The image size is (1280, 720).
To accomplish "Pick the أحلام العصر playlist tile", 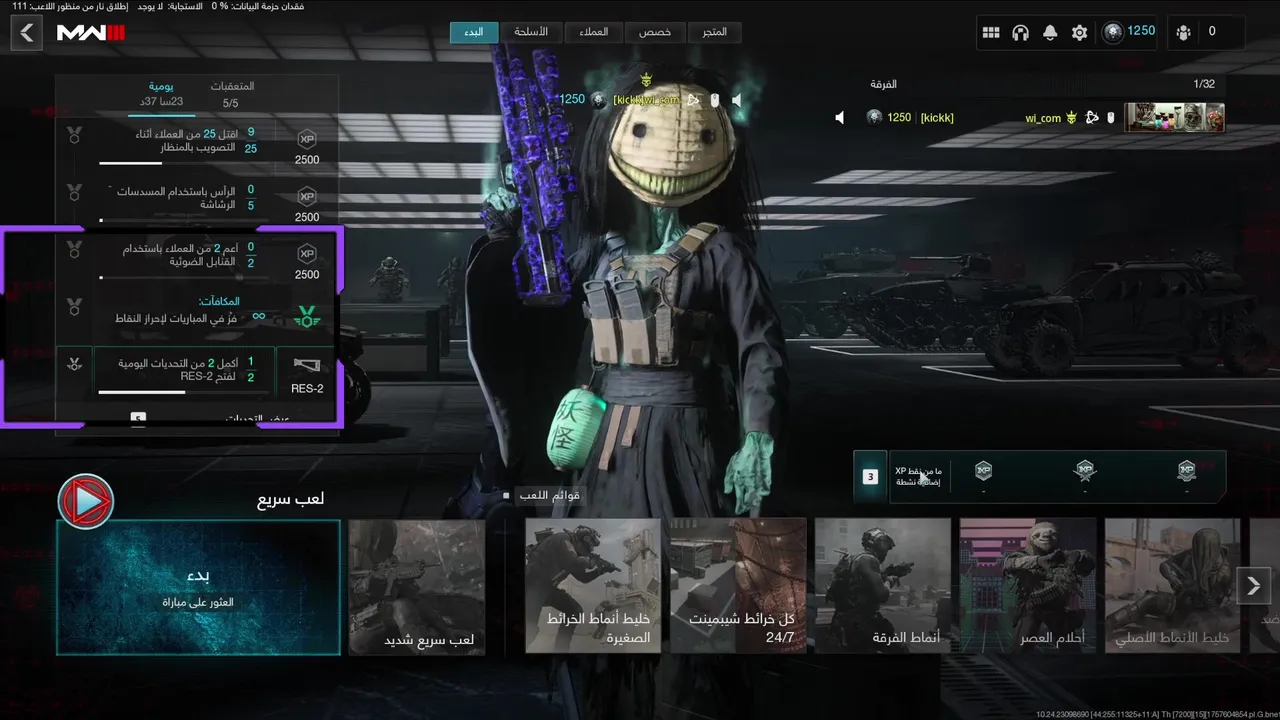I will pyautogui.click(x=1027, y=587).
